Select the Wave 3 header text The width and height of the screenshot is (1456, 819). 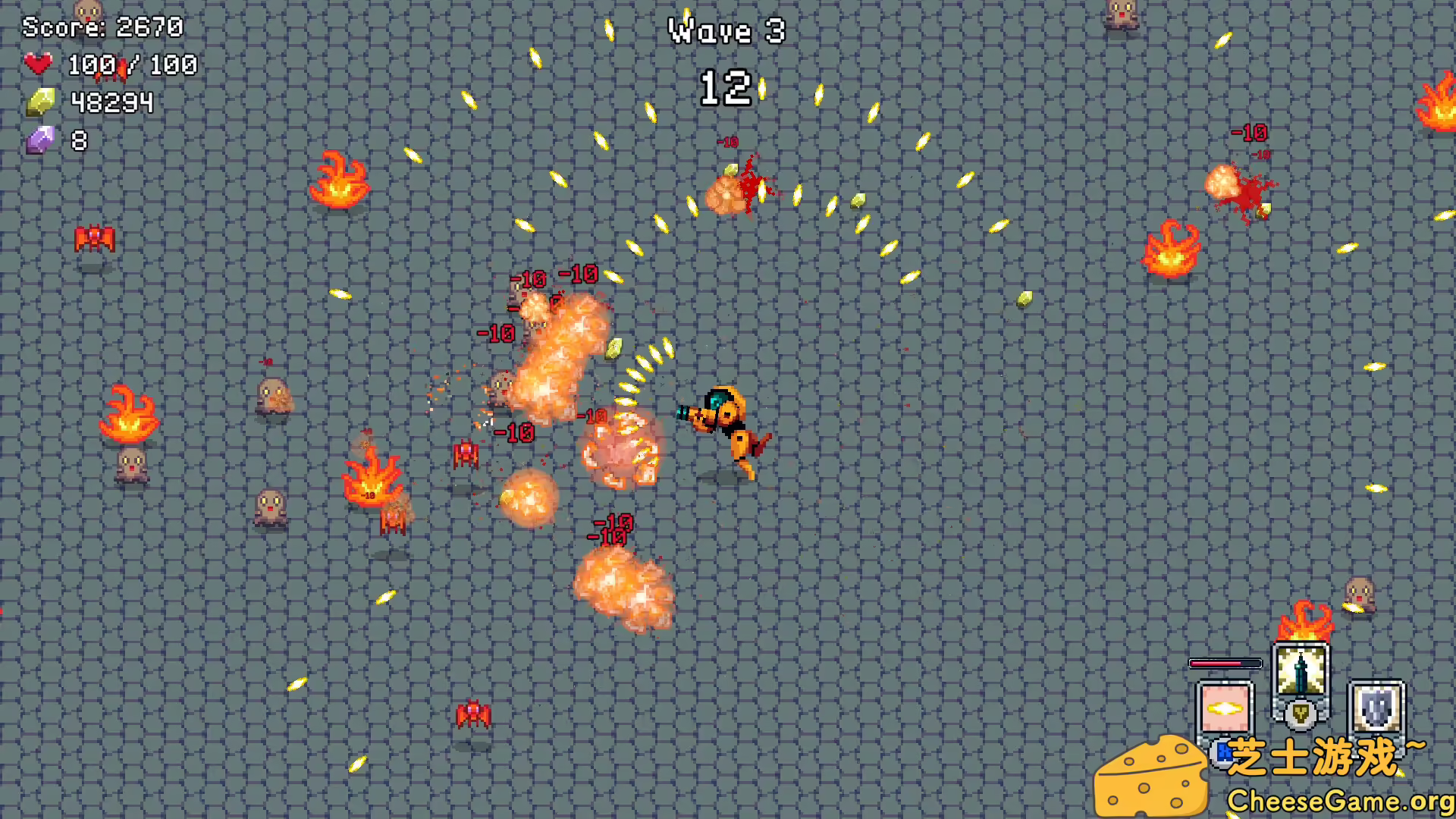tap(725, 32)
